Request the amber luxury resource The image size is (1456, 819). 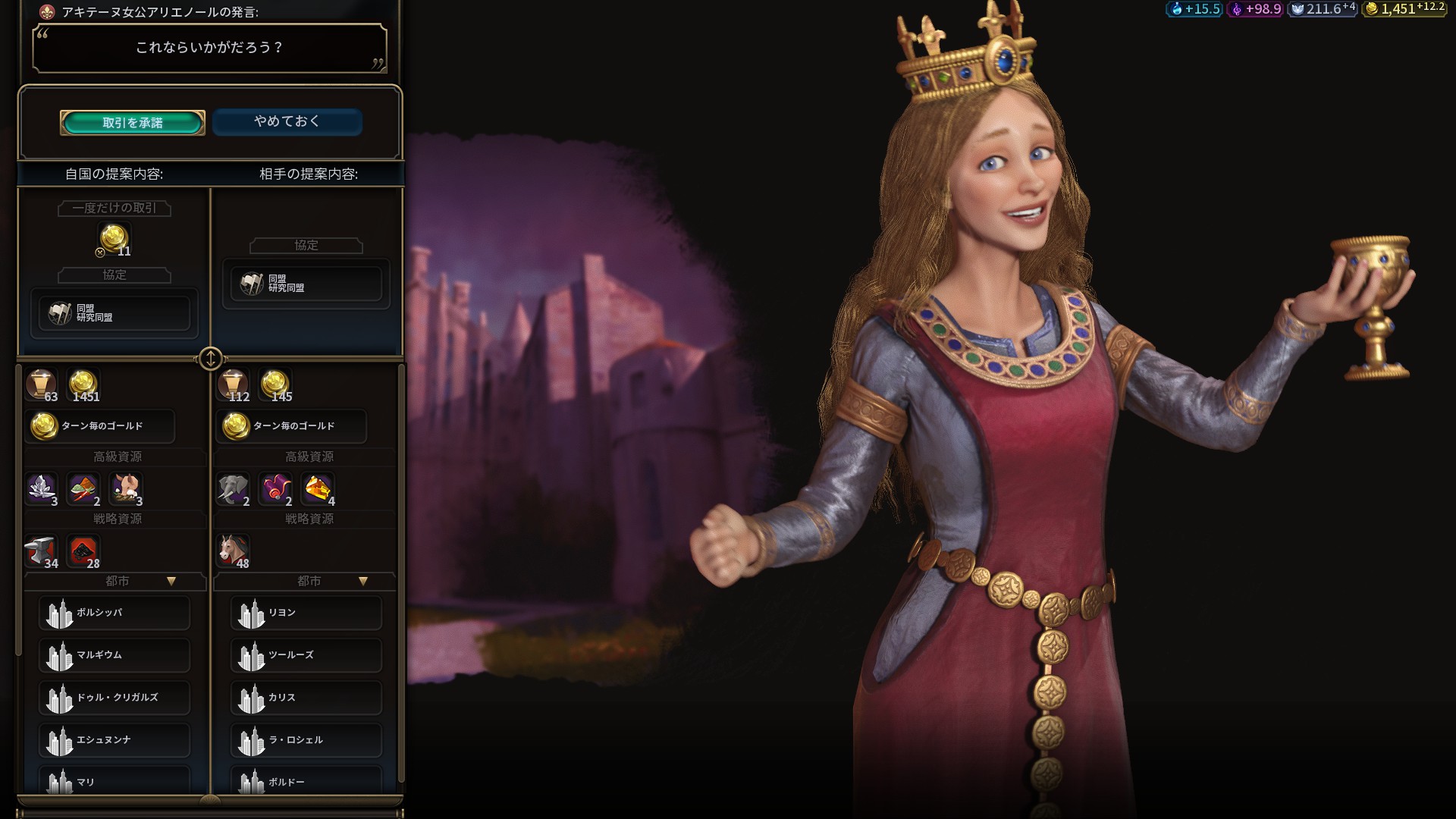pyautogui.click(x=318, y=489)
